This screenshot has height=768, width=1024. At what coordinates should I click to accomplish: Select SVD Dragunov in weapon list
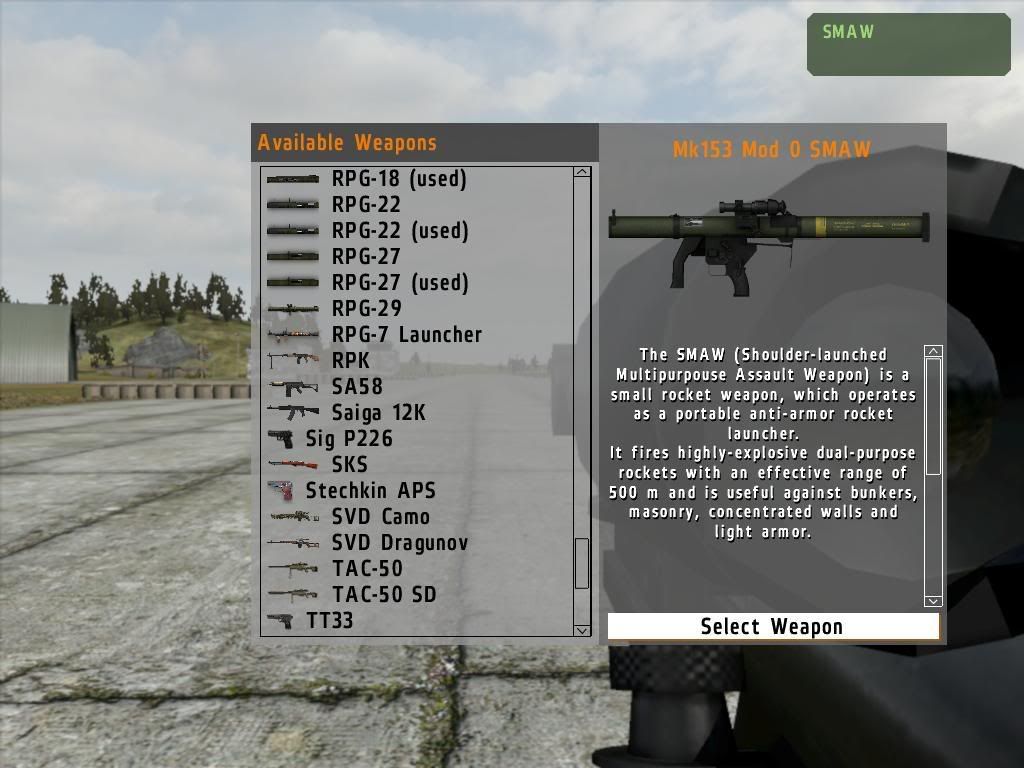399,543
